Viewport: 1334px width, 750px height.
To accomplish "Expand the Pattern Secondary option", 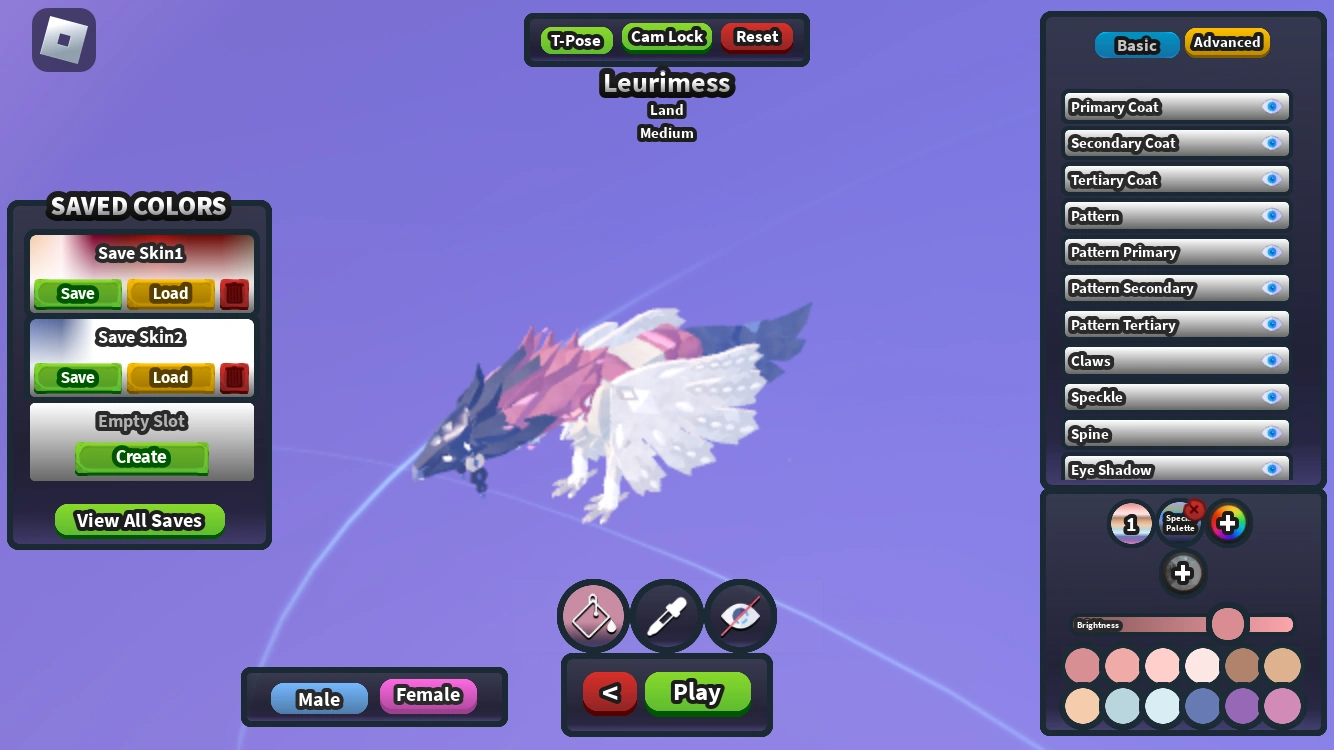I will [1176, 288].
